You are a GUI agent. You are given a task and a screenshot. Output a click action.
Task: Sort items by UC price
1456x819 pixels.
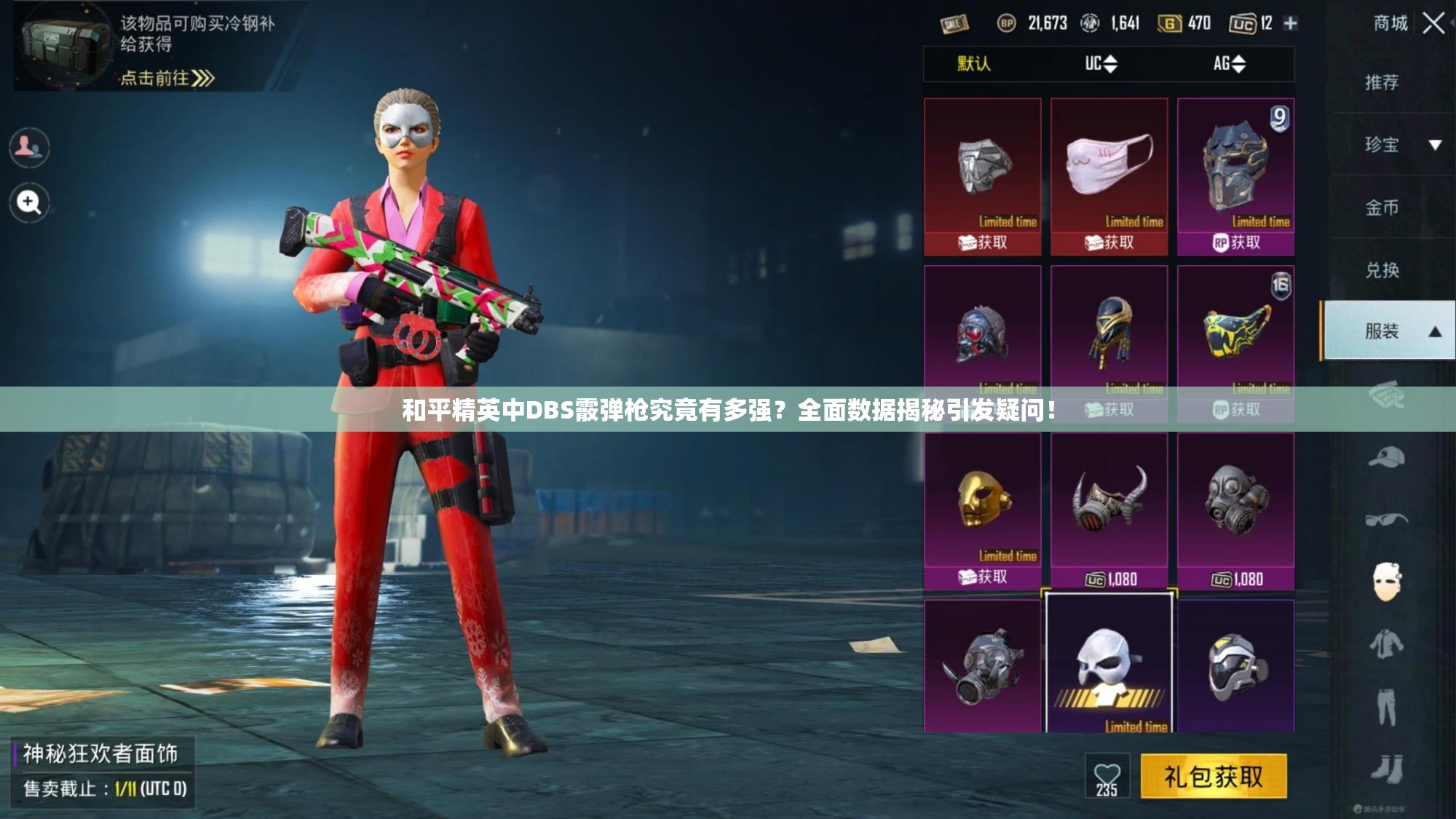(x=1101, y=64)
